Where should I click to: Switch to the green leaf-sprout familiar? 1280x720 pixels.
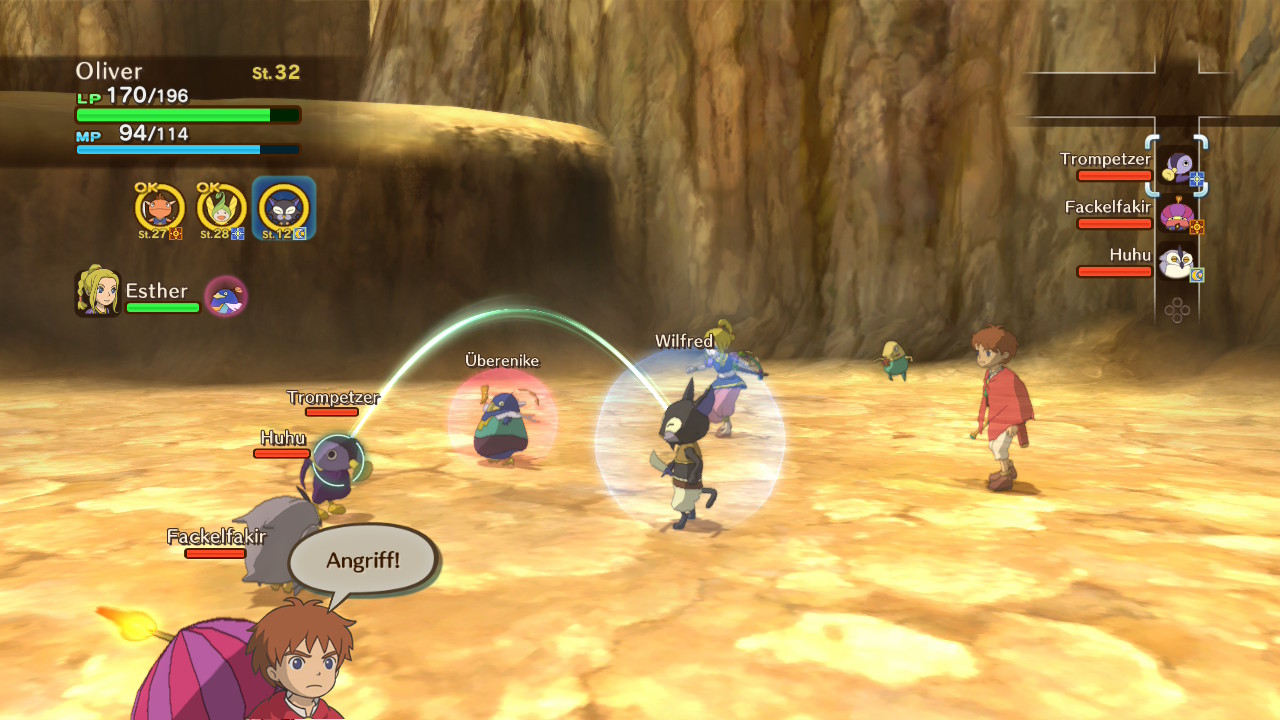(221, 209)
